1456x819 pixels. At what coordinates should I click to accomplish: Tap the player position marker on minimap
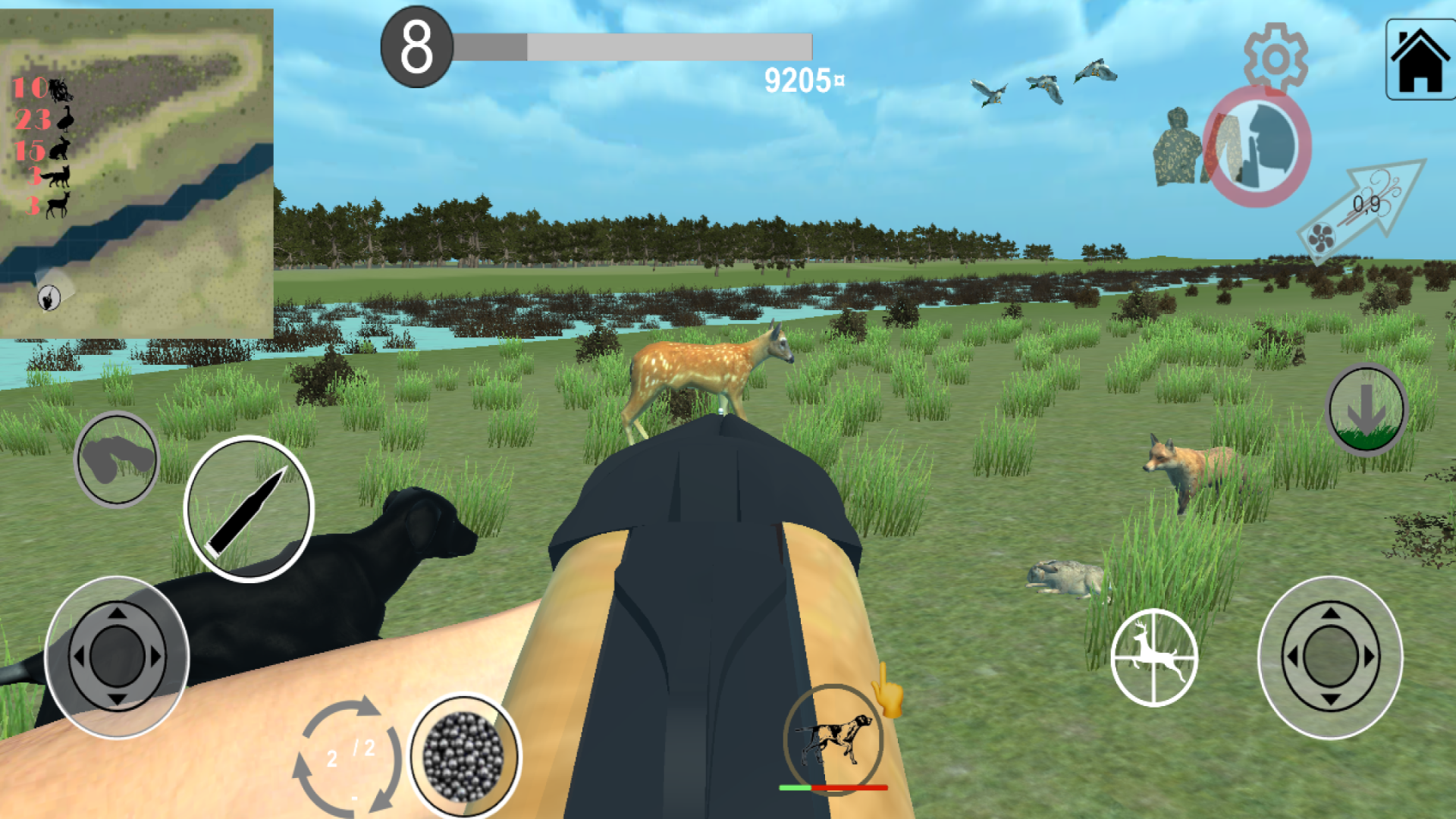(x=47, y=296)
